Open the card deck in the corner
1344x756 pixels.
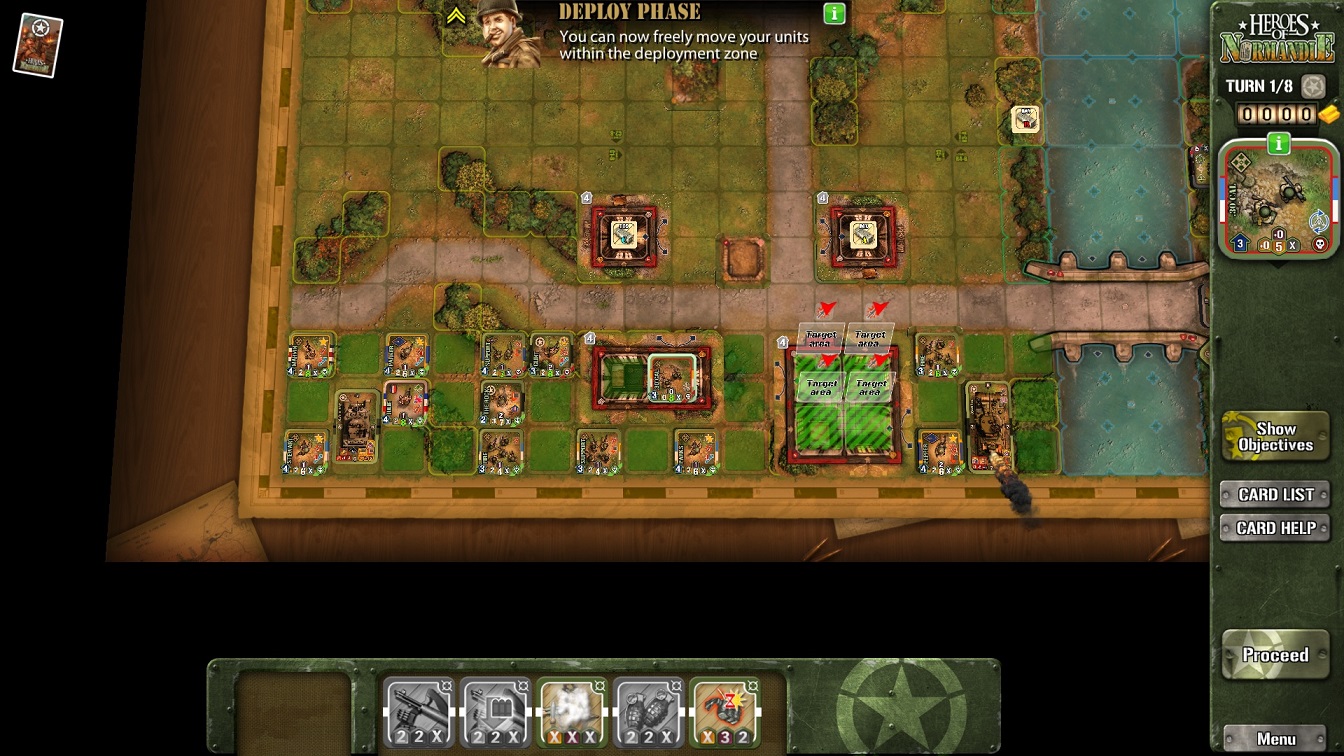(x=38, y=45)
